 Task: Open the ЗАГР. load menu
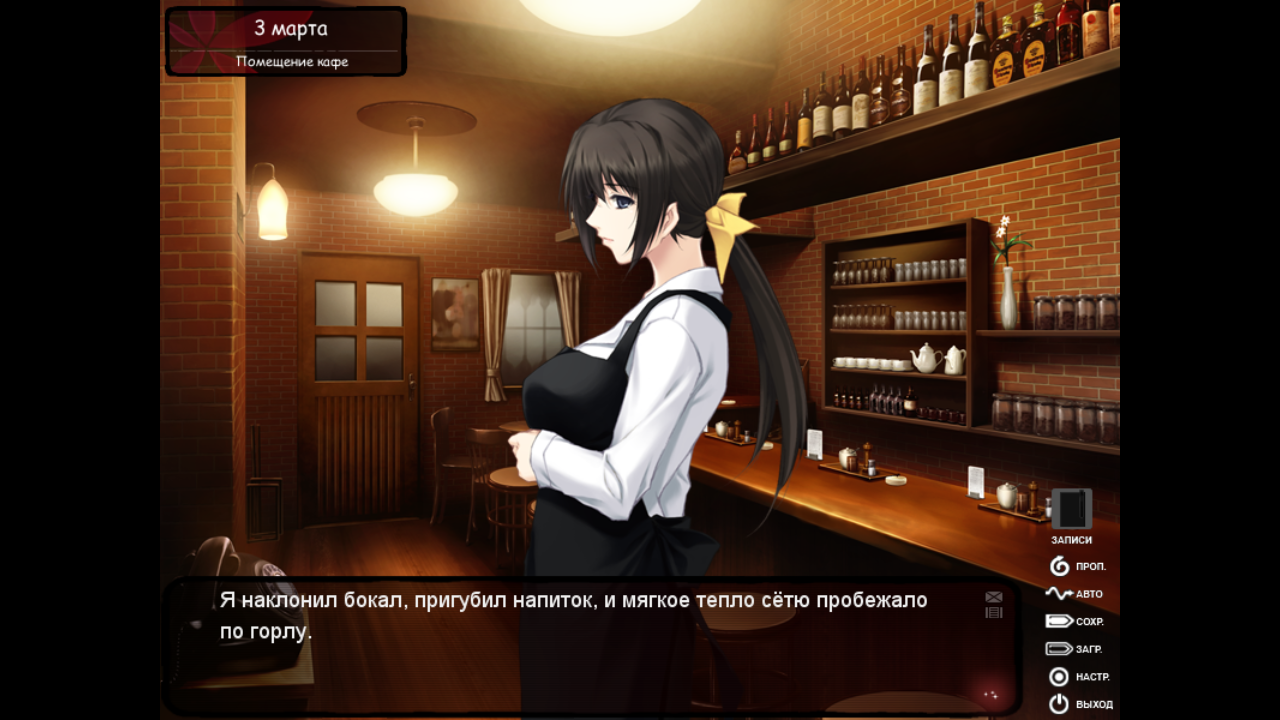pos(1074,649)
